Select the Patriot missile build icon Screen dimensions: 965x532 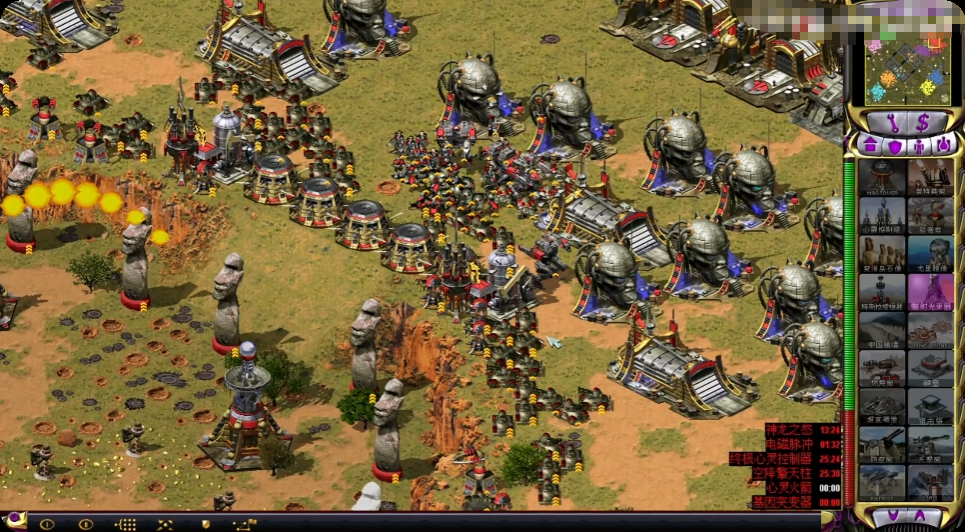881,481
